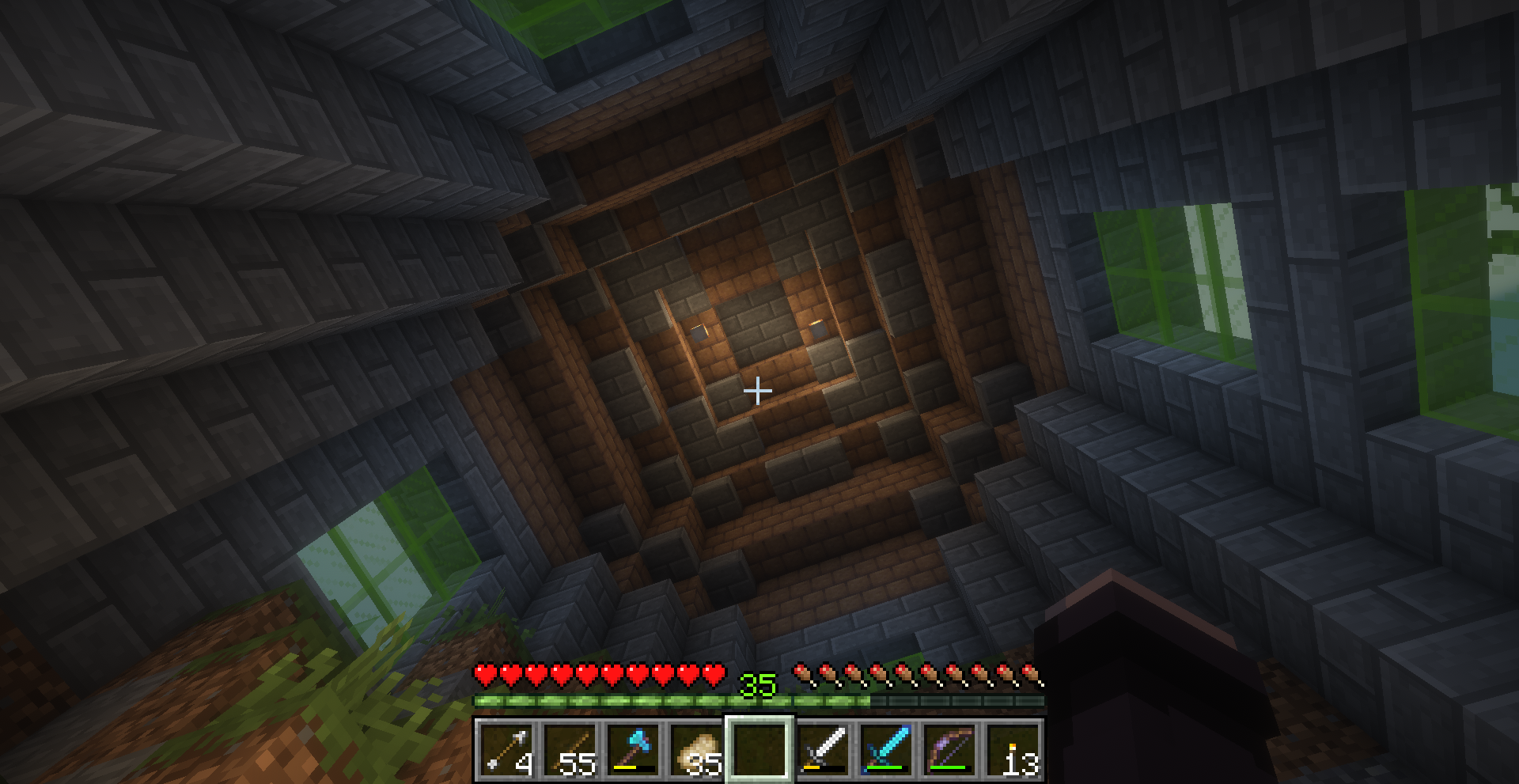Choose the diamond axe slot
This screenshot has height=784, width=1519.
coord(632,749)
